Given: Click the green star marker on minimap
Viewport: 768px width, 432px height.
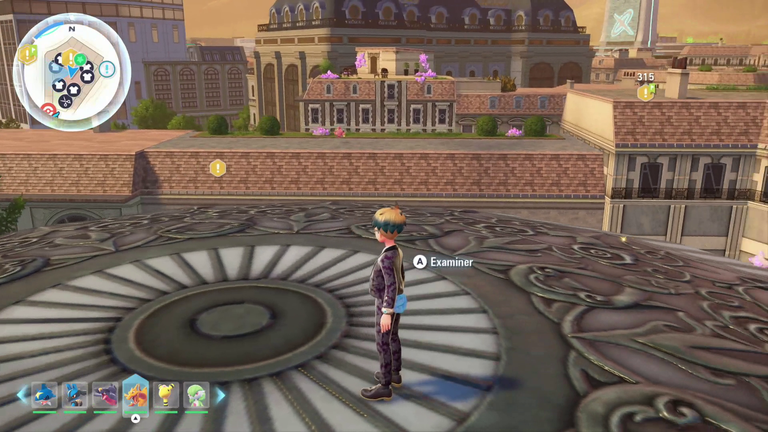Looking at the screenshot, I should coord(80,60).
